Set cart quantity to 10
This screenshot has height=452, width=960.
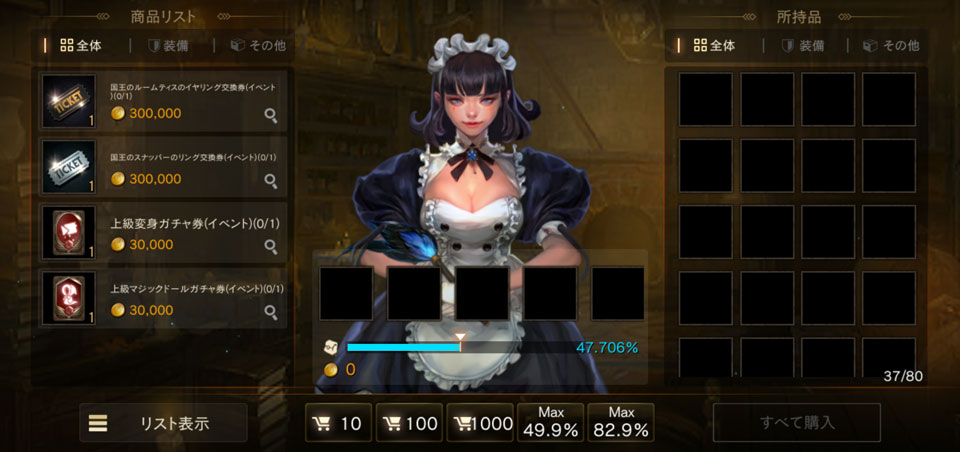(x=338, y=423)
